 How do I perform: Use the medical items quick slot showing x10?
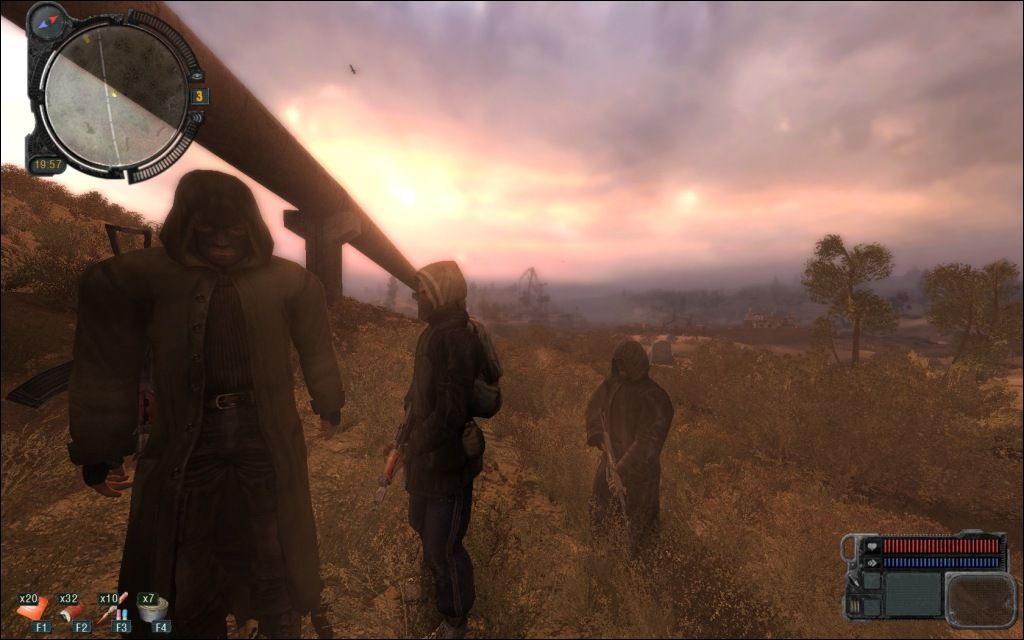tap(114, 608)
